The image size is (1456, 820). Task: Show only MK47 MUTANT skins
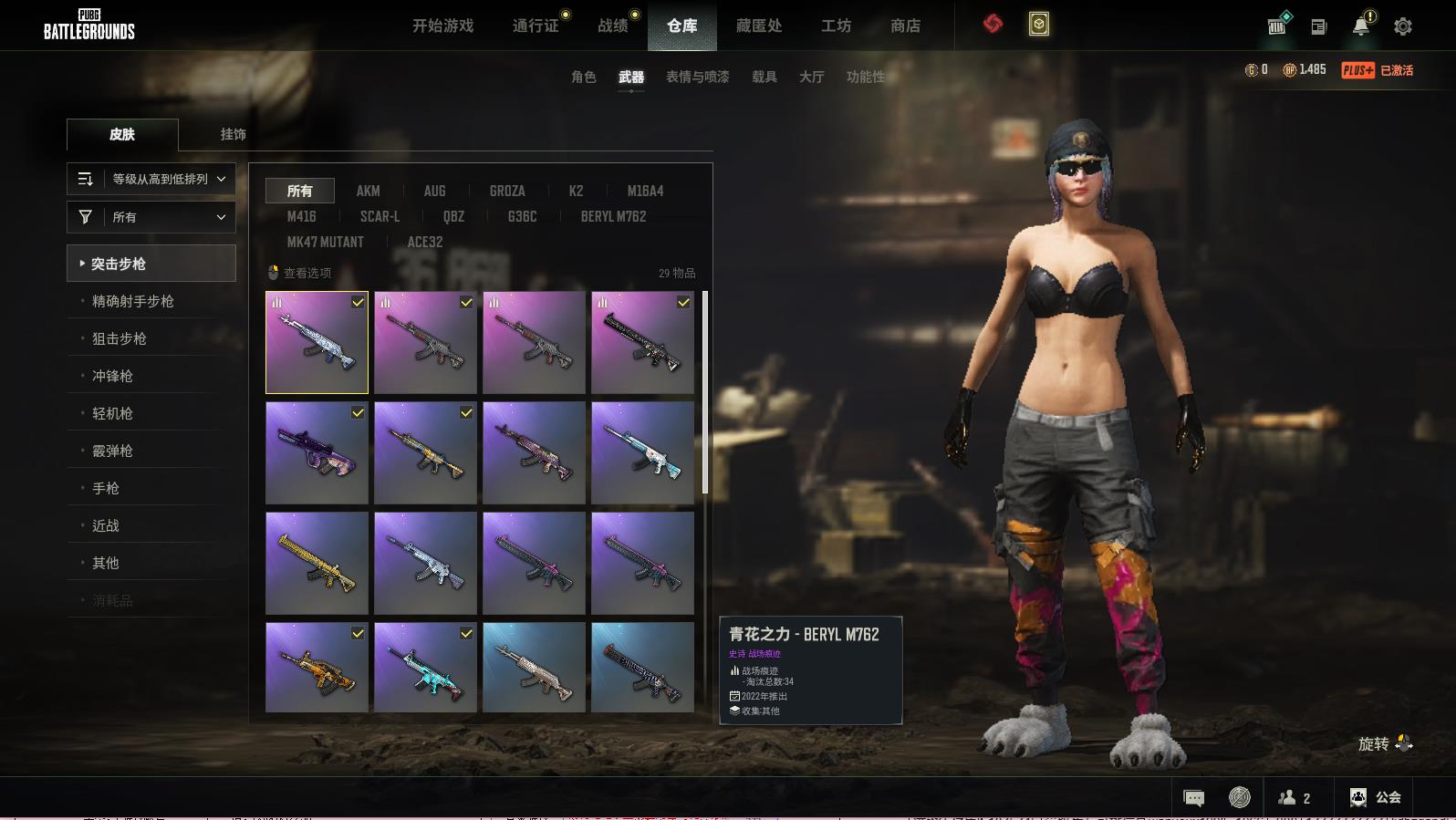(325, 242)
